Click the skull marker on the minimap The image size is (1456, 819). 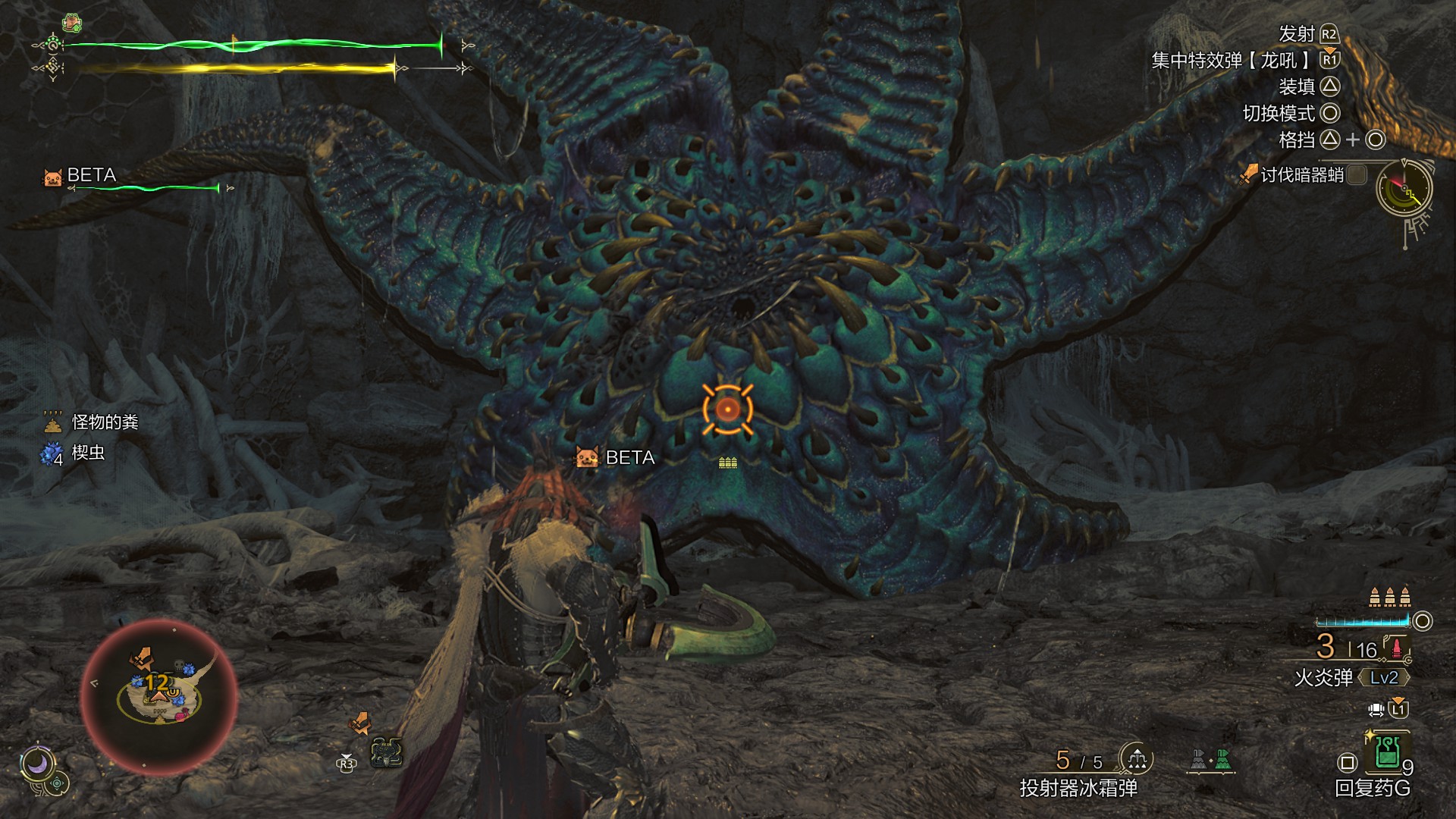[x=179, y=667]
